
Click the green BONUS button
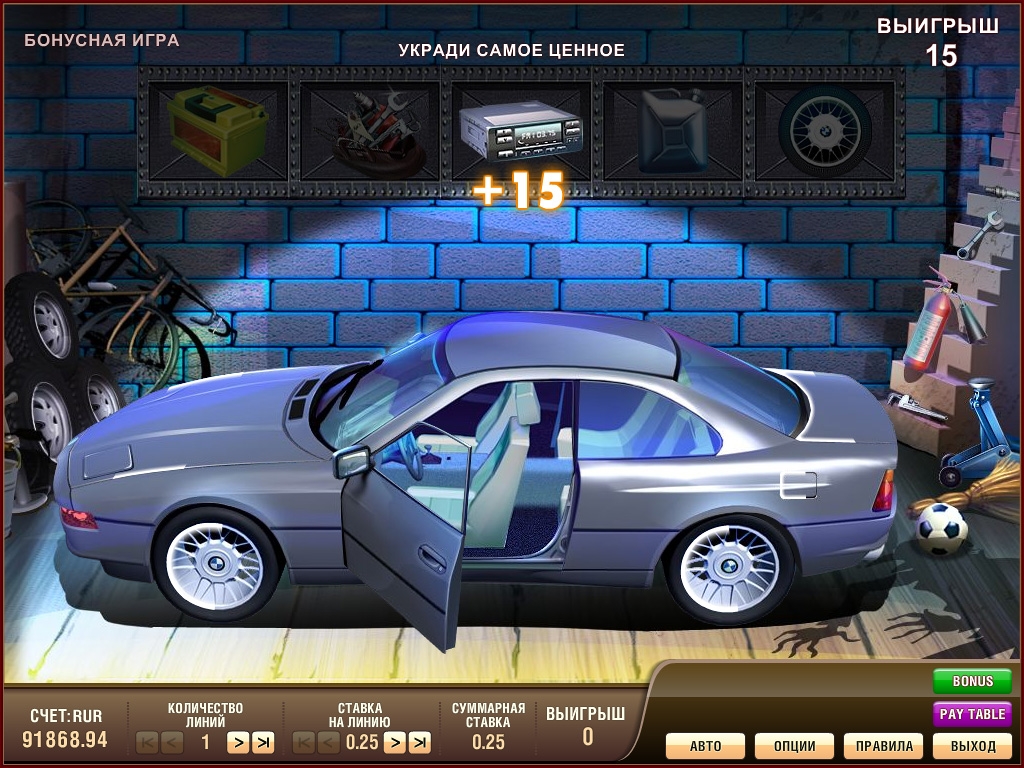click(972, 681)
